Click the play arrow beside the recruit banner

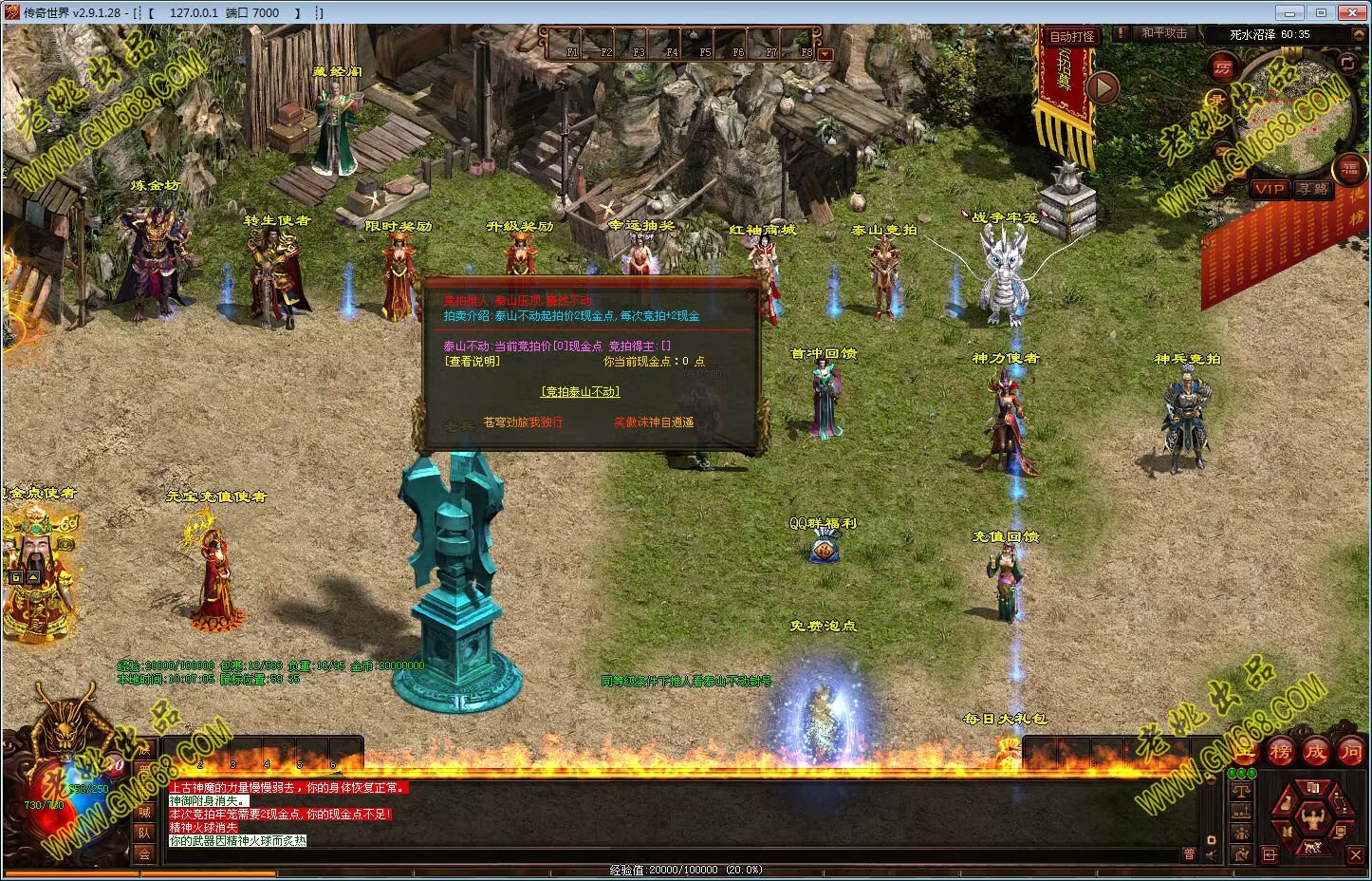[1102, 88]
